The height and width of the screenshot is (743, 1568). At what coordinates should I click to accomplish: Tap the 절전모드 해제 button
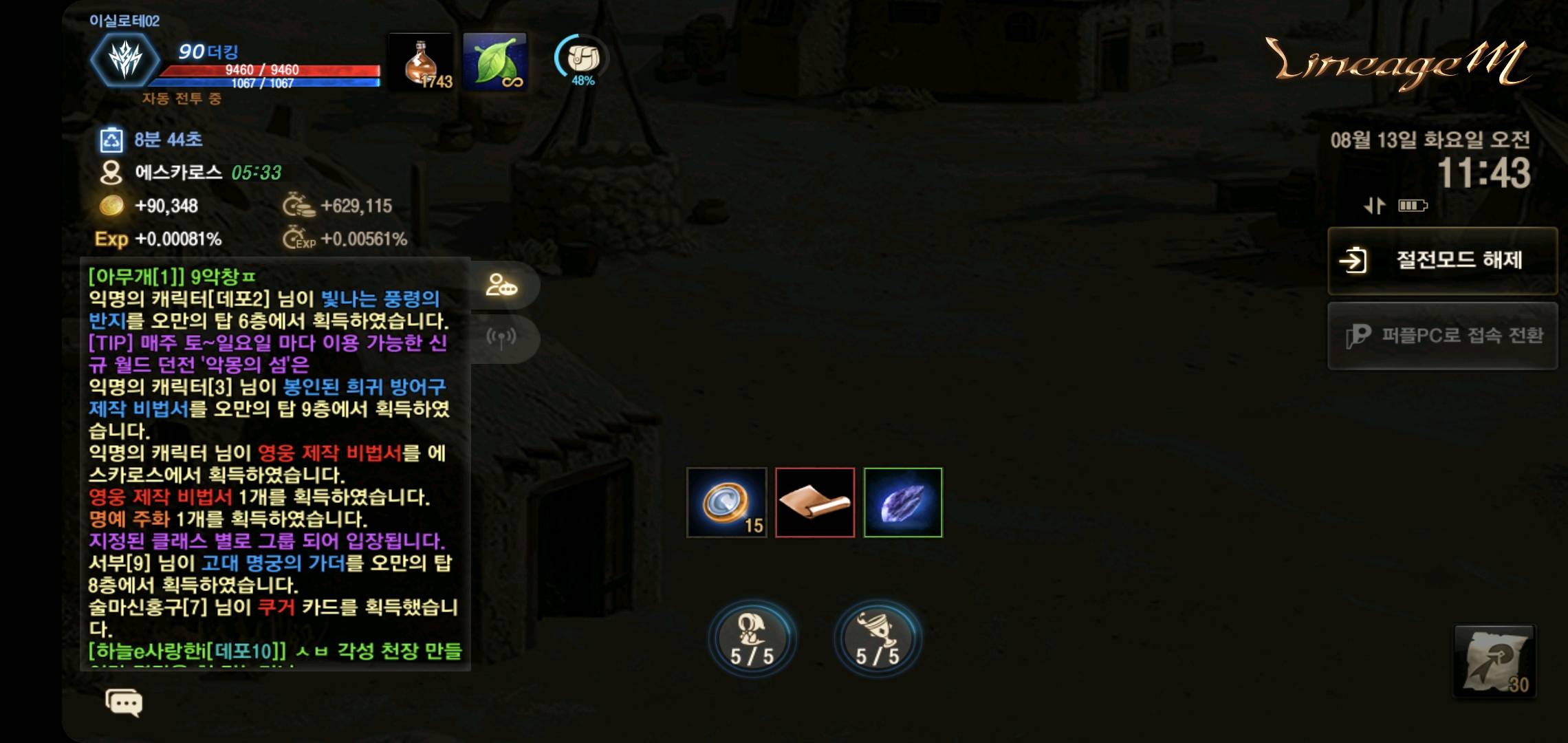(1442, 260)
